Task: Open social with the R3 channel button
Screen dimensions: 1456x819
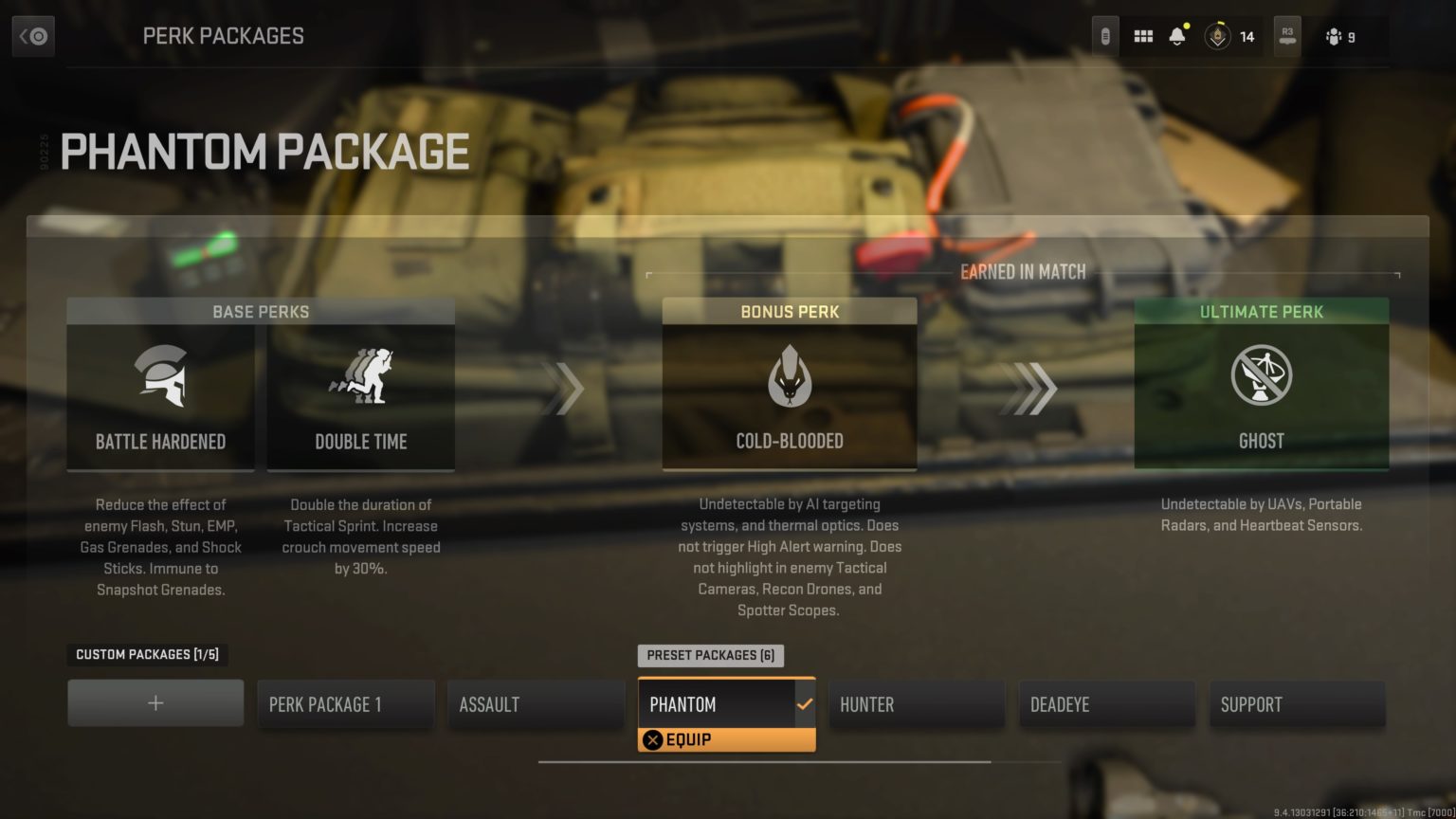Action: 1286,35
